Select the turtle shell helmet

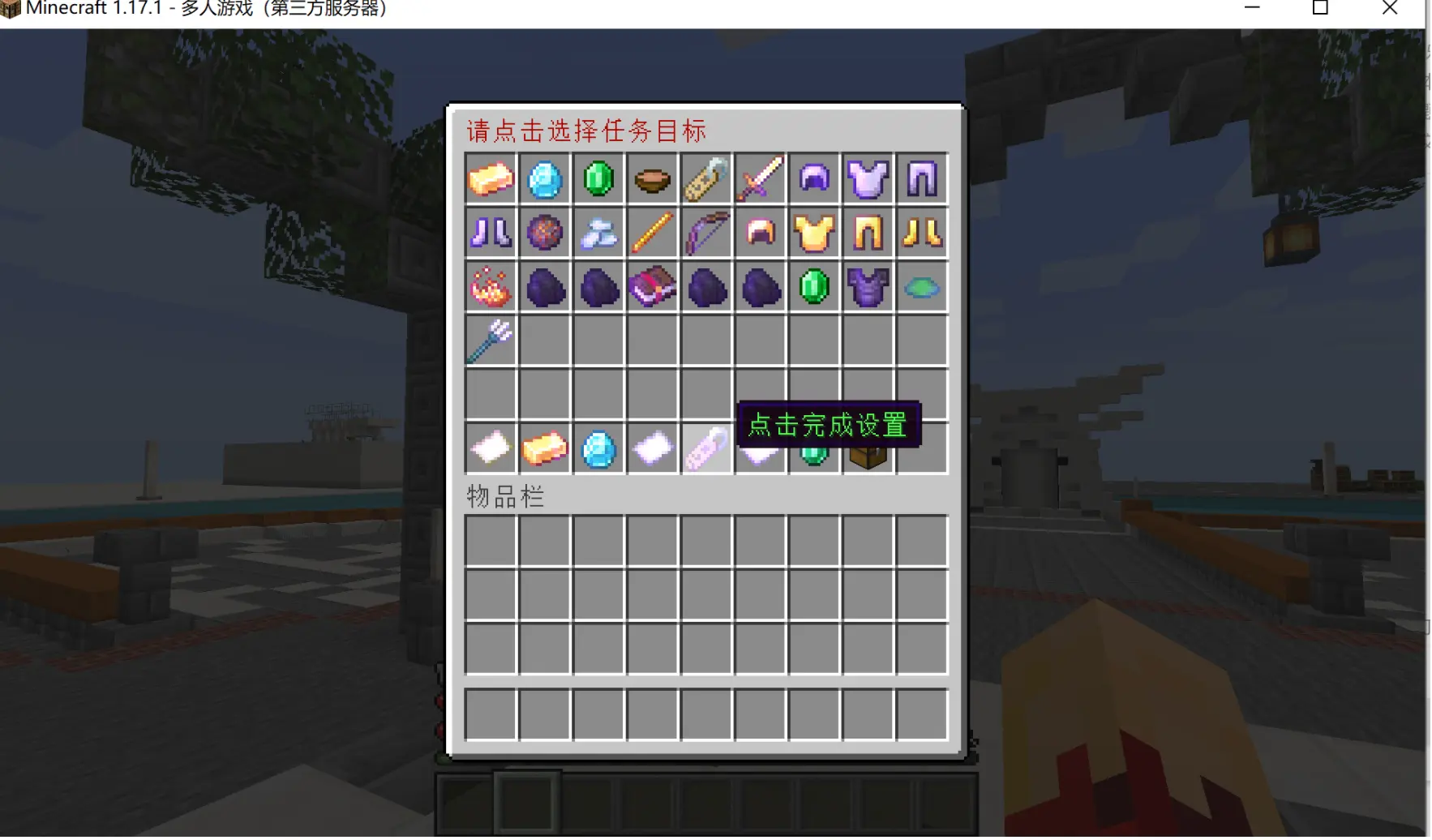(921, 286)
